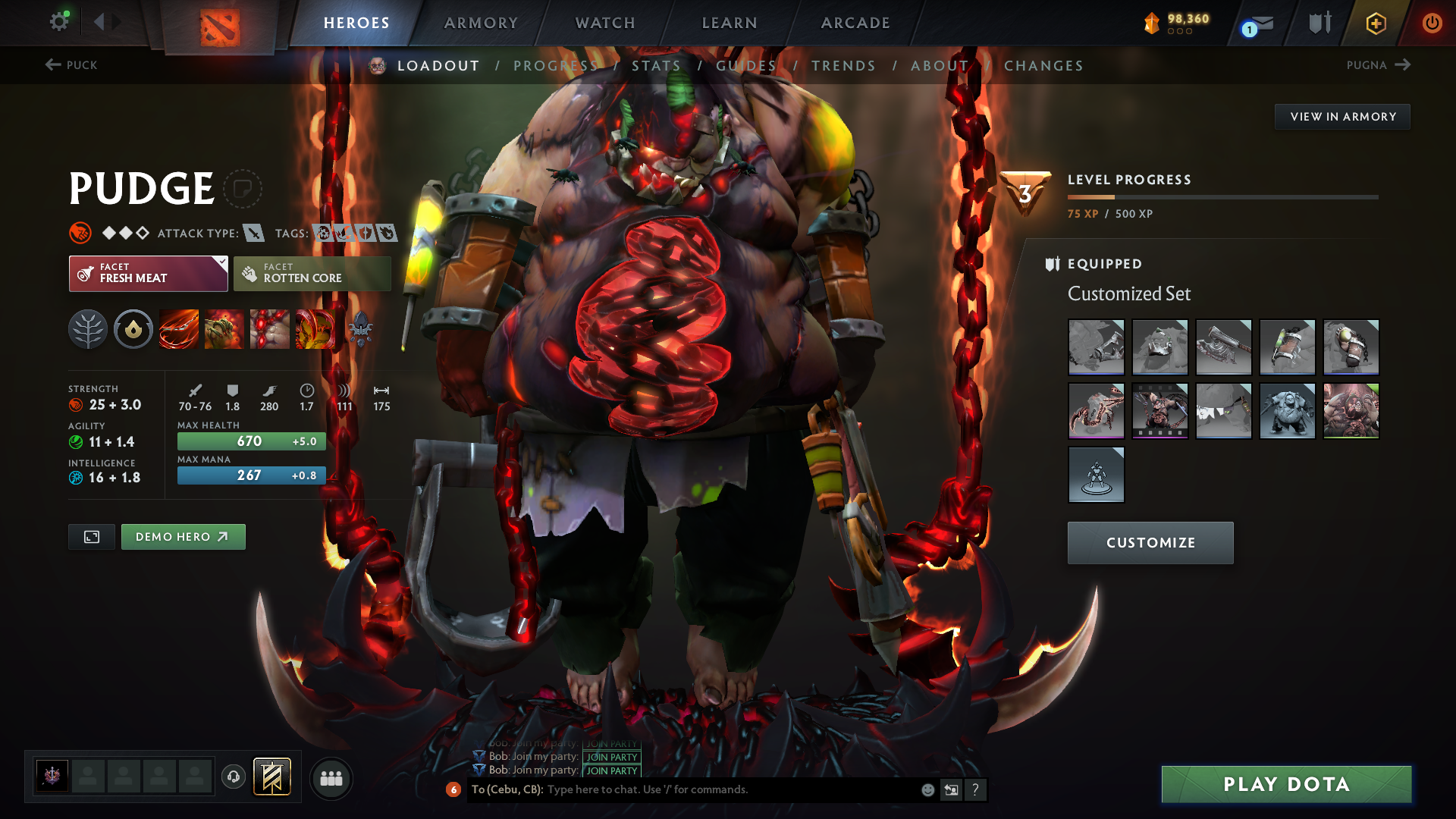
Task: Quit the game with power button
Action: [x=1432, y=23]
